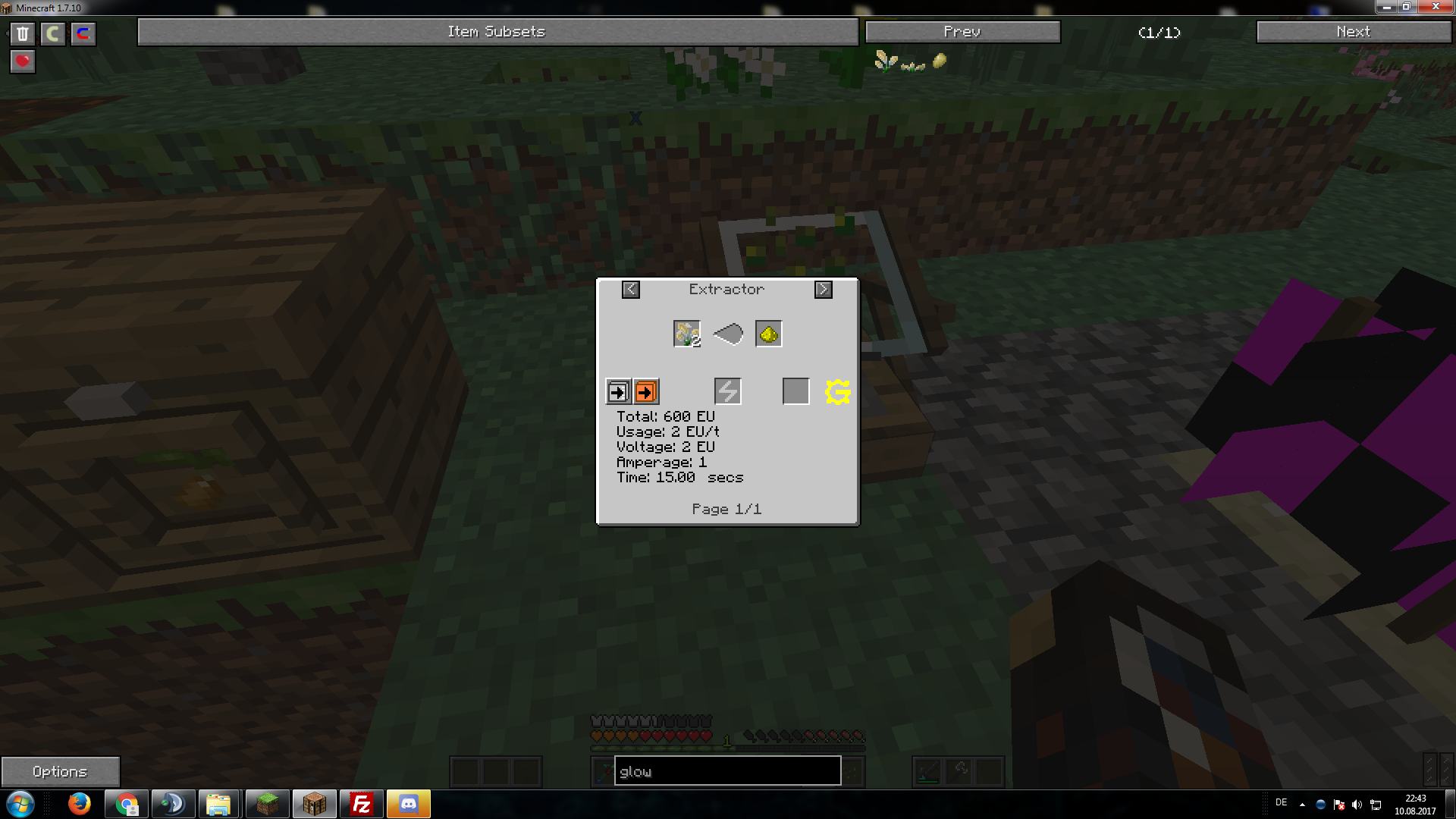Image resolution: width=1456 pixels, height=819 pixels.
Task: Click the grey mortar icon between recipe slots
Action: (x=727, y=333)
